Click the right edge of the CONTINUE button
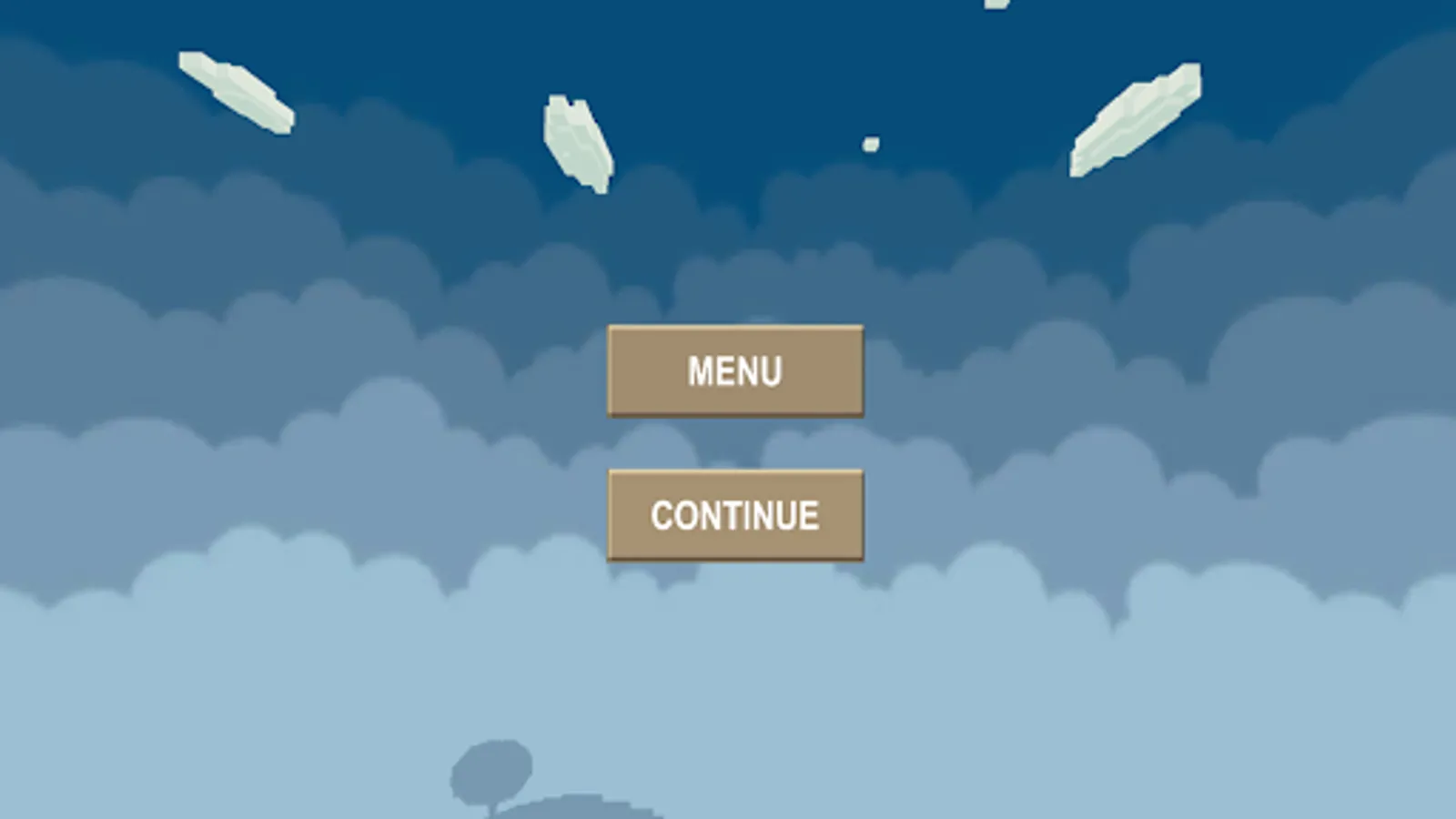The height and width of the screenshot is (819, 1456). [856, 514]
